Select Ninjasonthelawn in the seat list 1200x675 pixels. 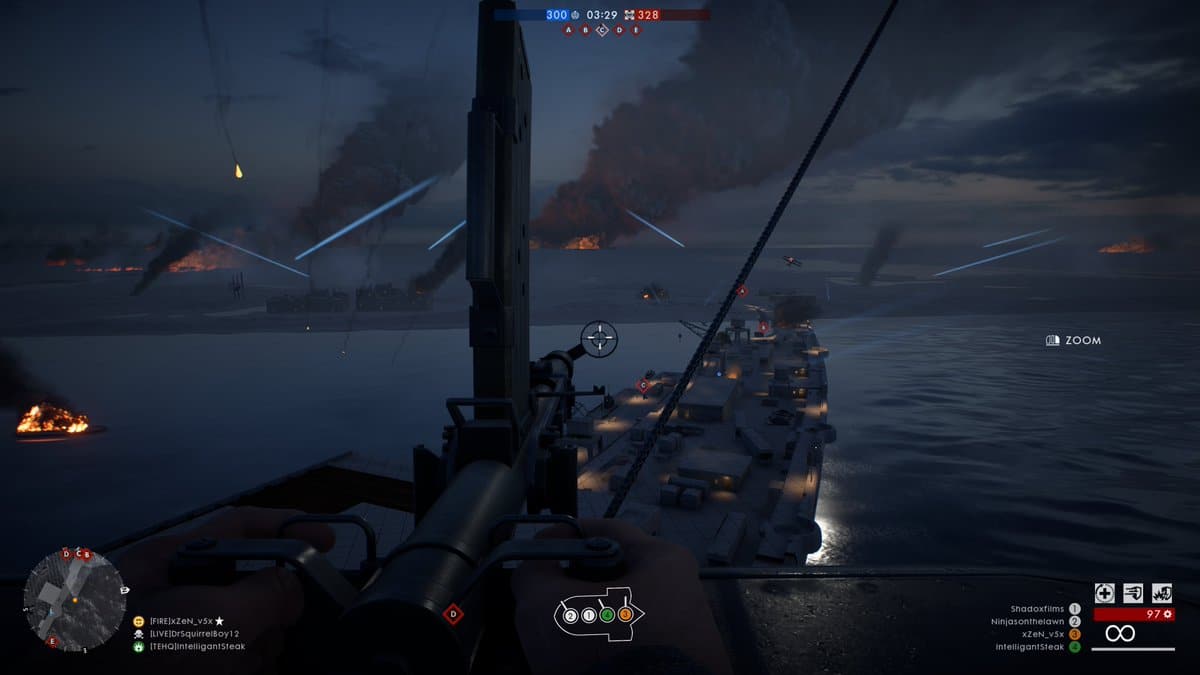coord(1029,621)
